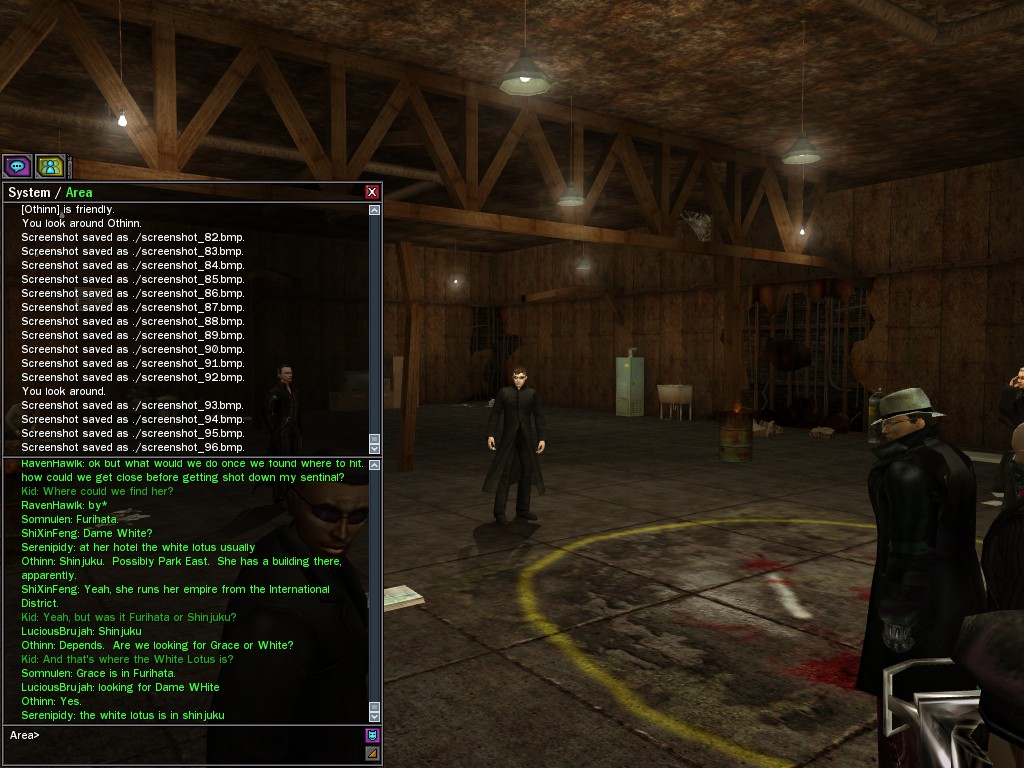
Task: Open the yellow people group icon
Action: (x=49, y=166)
